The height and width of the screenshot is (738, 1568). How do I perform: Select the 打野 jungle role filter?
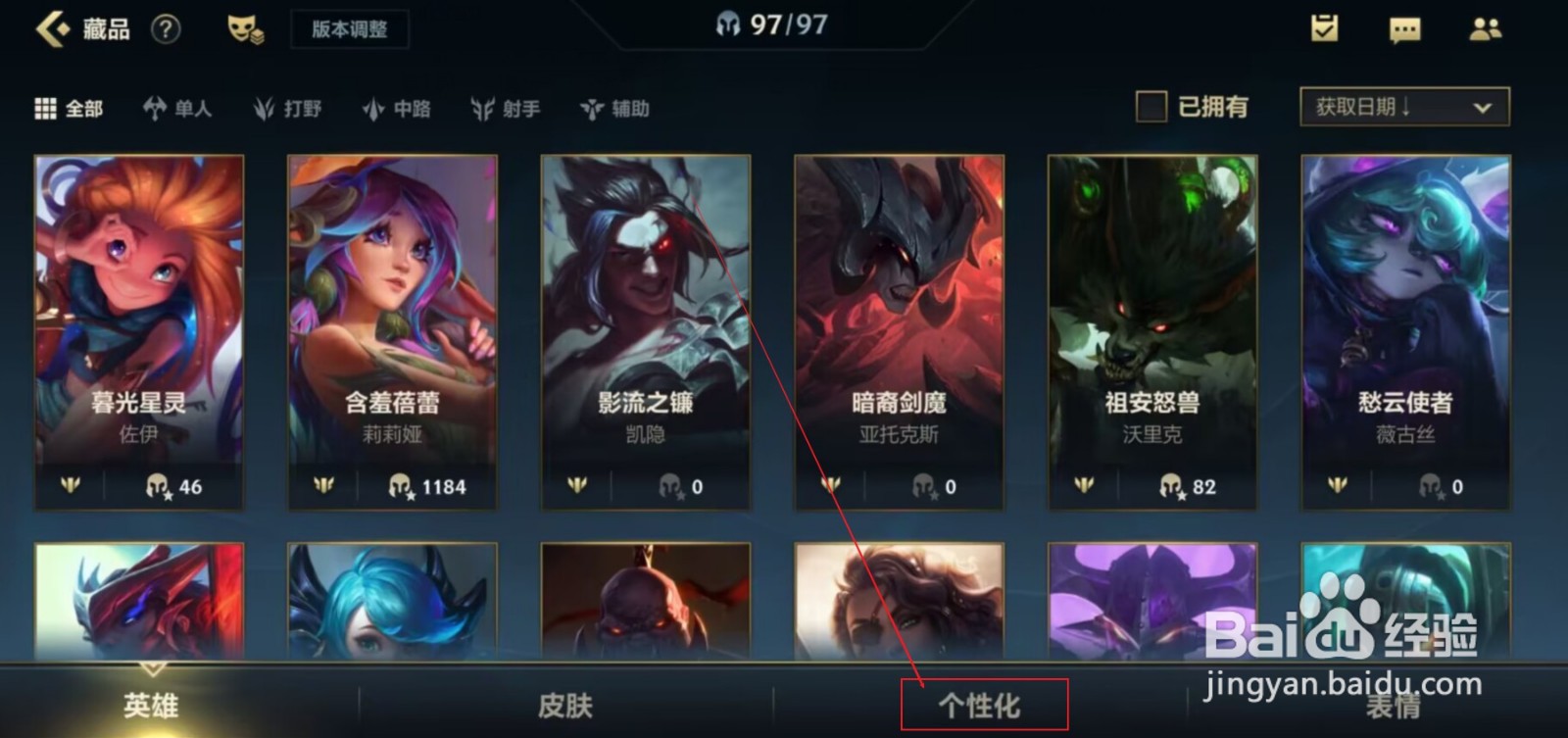(288, 109)
